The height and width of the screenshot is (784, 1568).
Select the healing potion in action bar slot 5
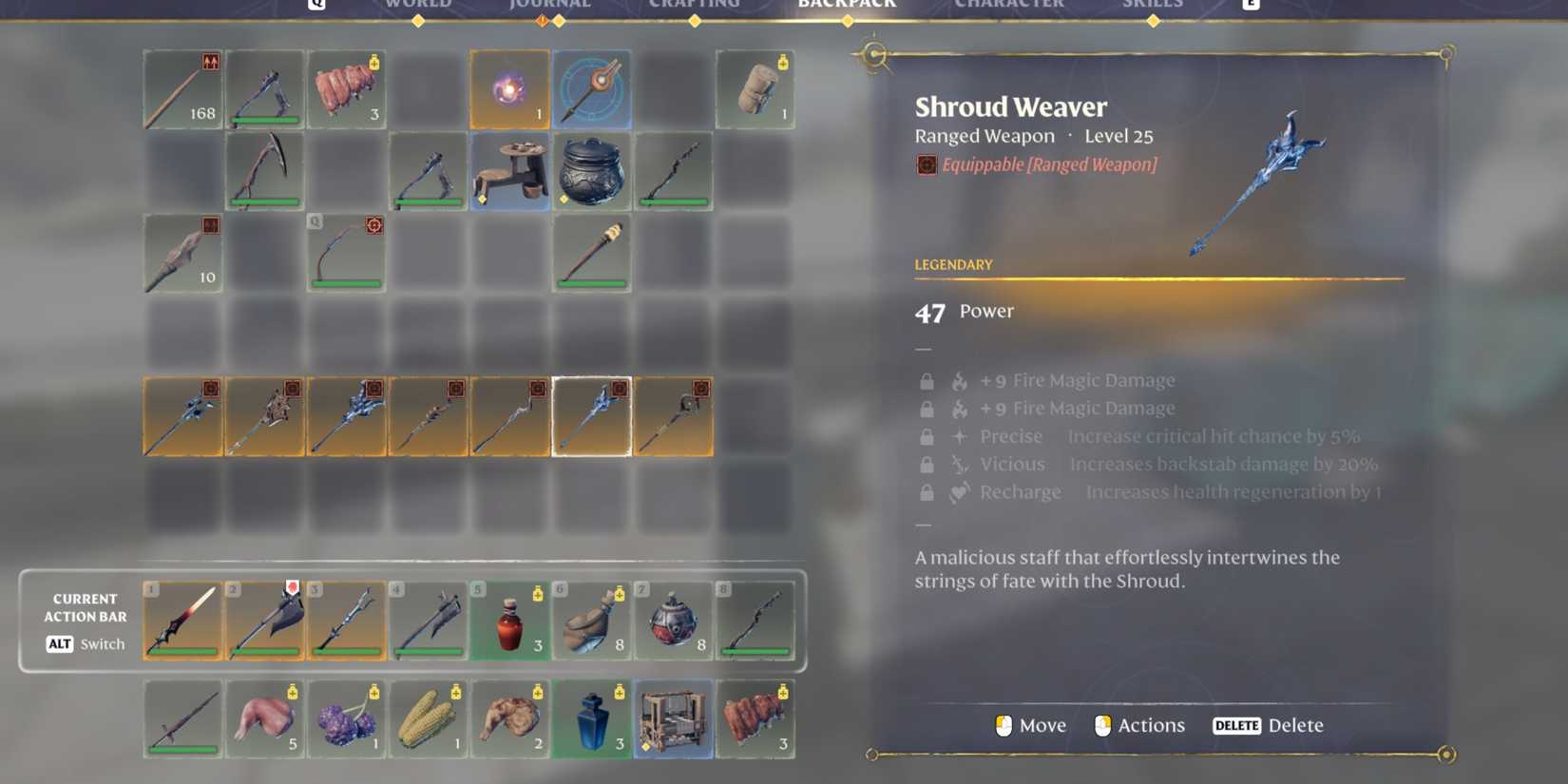(x=510, y=622)
